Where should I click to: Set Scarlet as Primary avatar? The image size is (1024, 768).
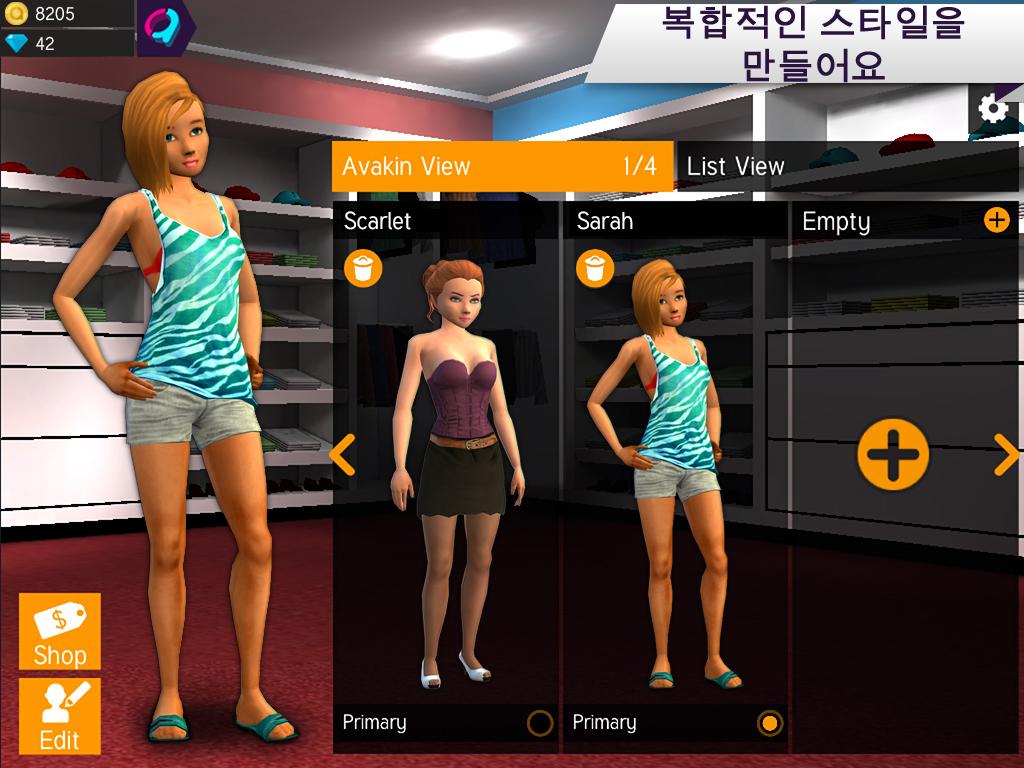[x=539, y=723]
